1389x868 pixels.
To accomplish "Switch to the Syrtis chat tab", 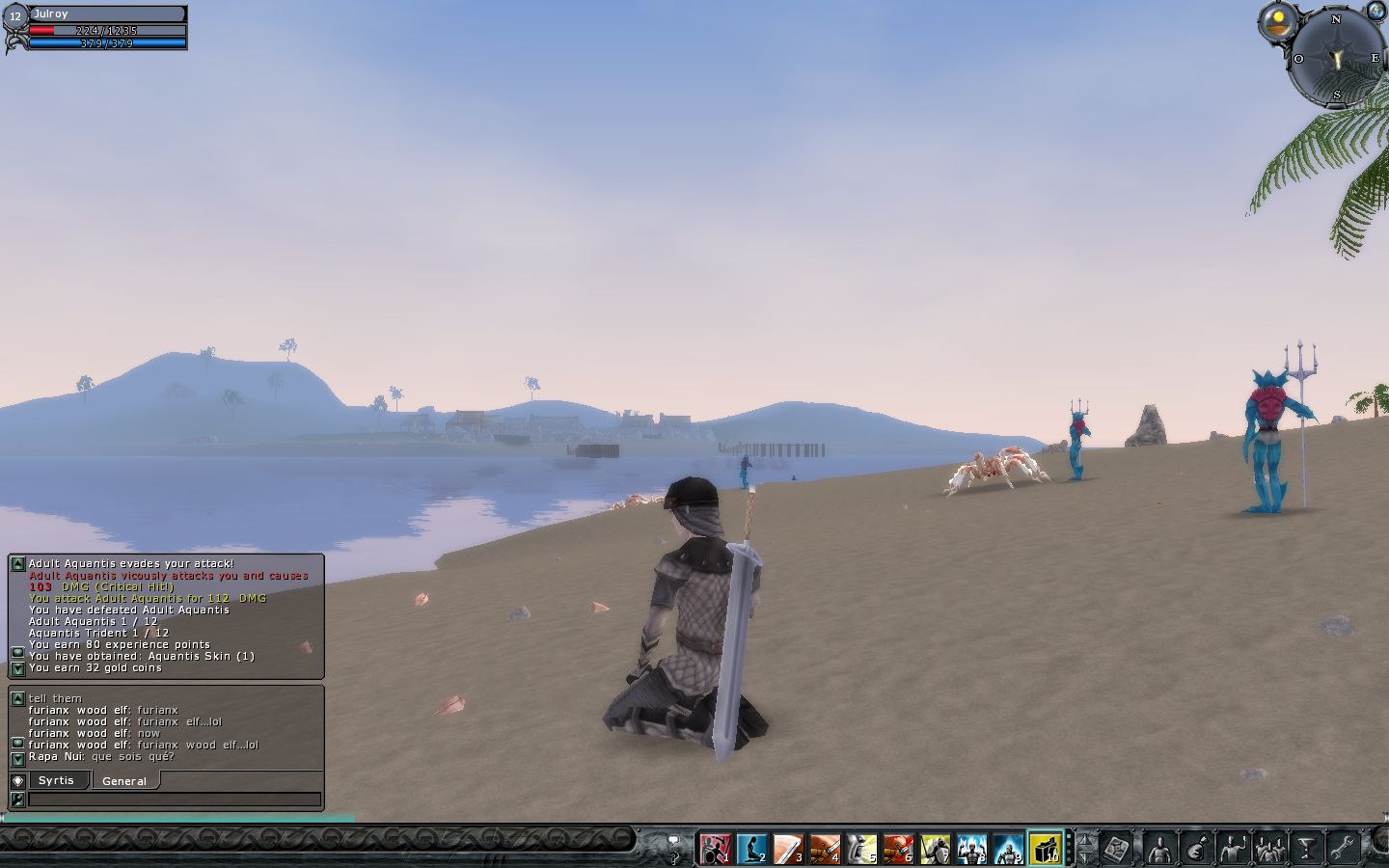I will (57, 780).
